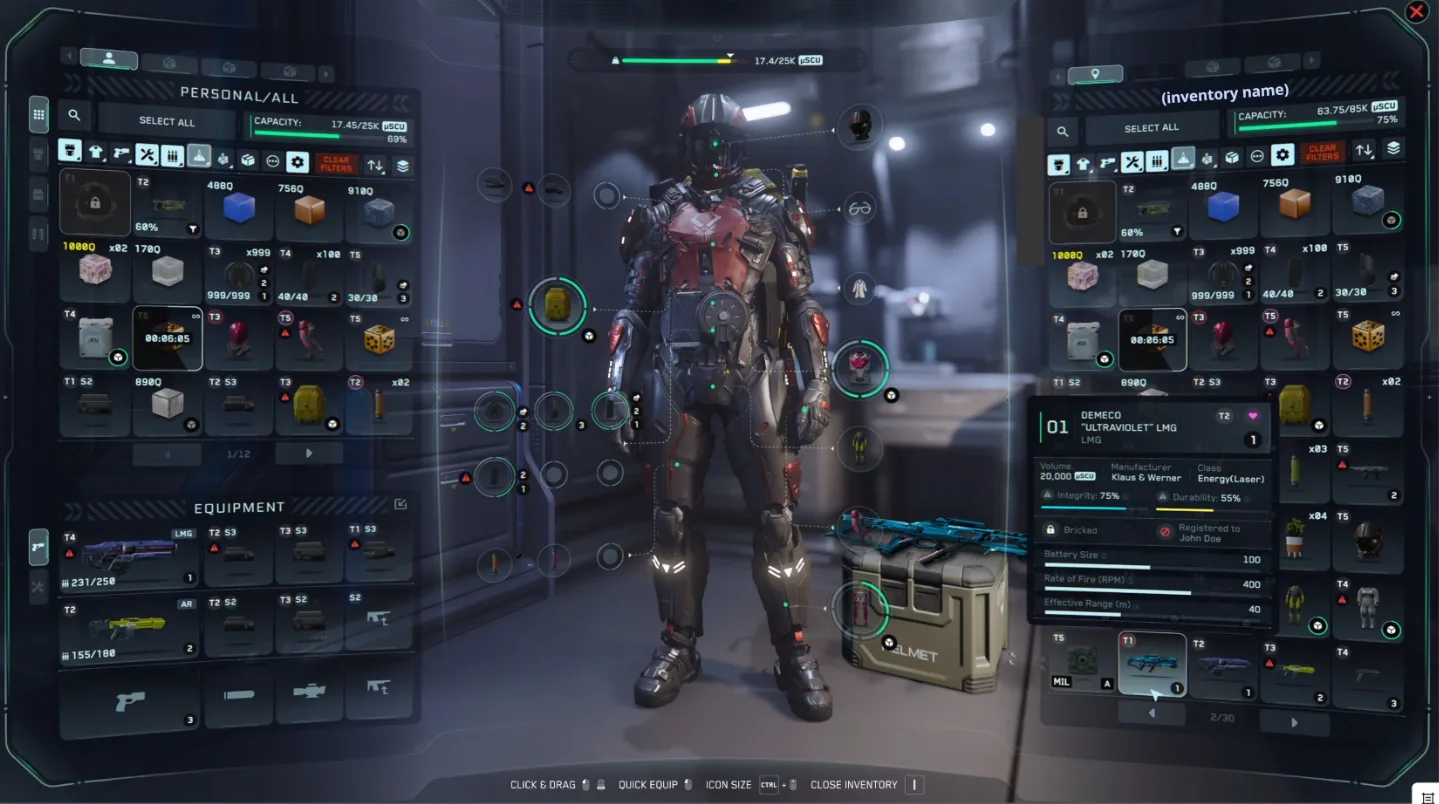
Task: Toggle the miscellaneous ellipsis filter
Action: (272, 159)
